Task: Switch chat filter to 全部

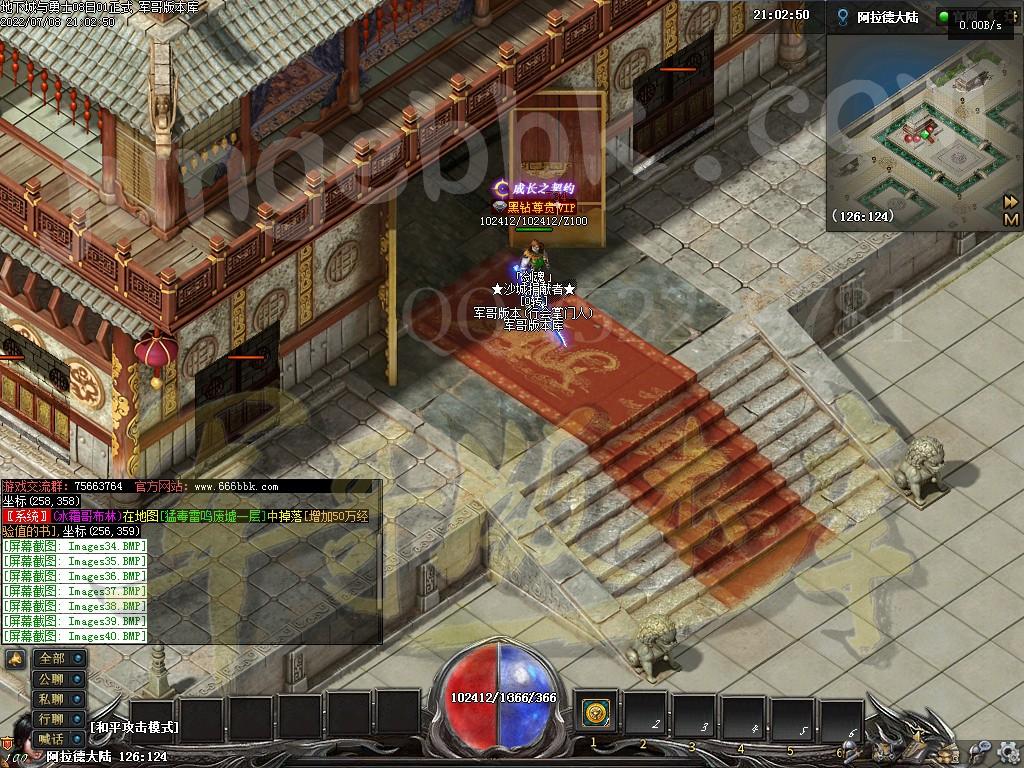Action: (58, 658)
